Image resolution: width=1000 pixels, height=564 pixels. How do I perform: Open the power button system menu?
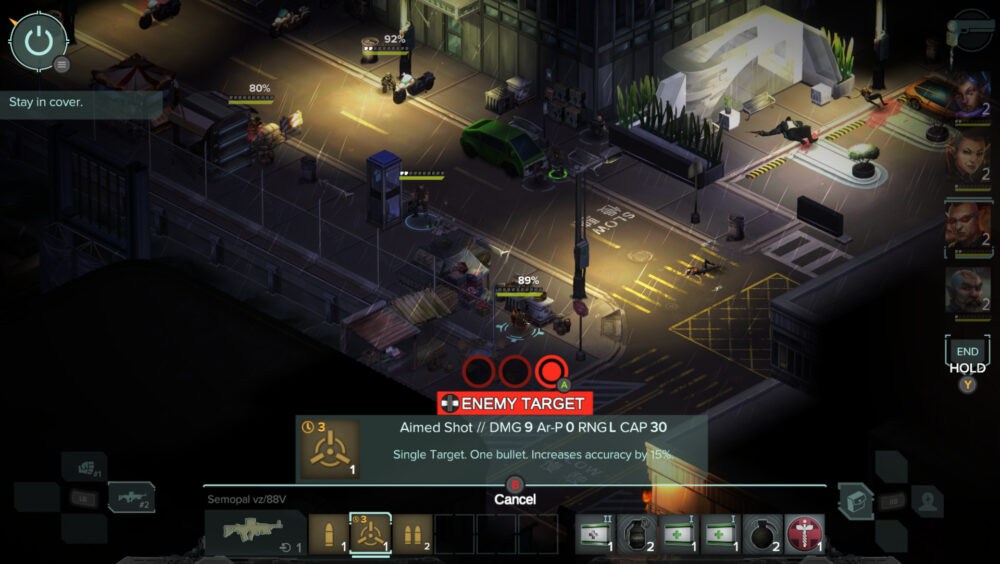coord(38,41)
